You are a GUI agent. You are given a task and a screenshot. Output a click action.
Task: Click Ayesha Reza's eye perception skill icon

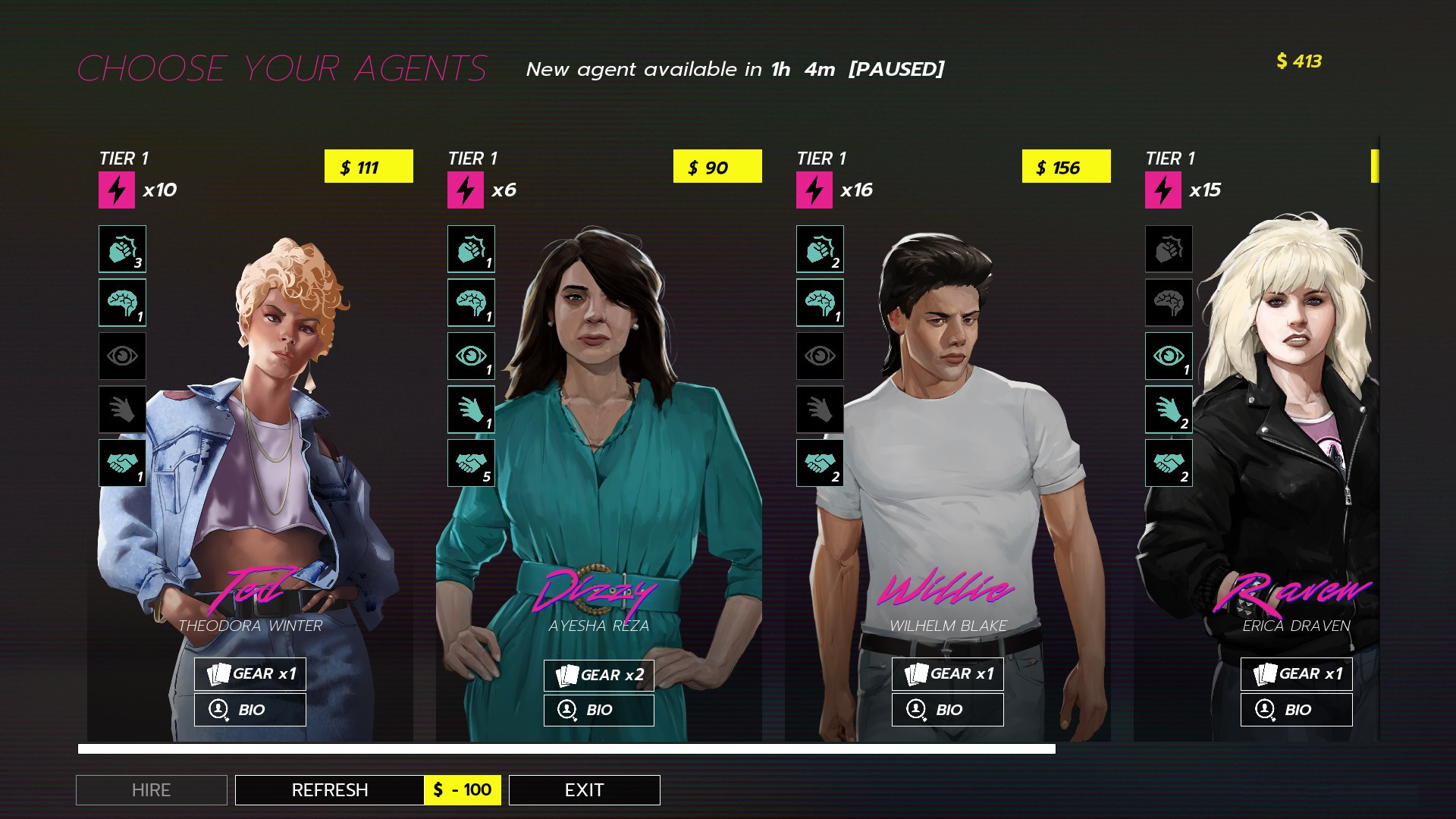(471, 356)
